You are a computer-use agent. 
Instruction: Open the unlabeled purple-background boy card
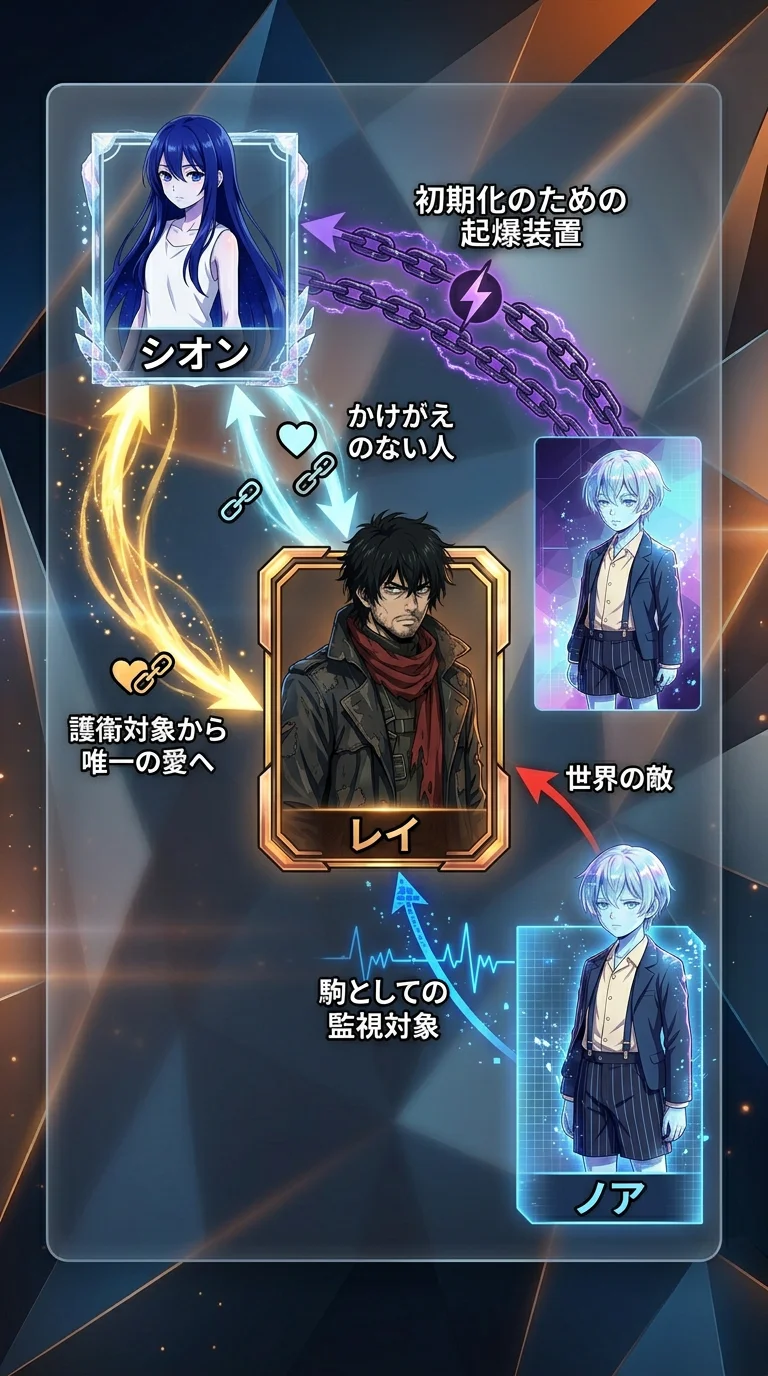(x=617, y=573)
